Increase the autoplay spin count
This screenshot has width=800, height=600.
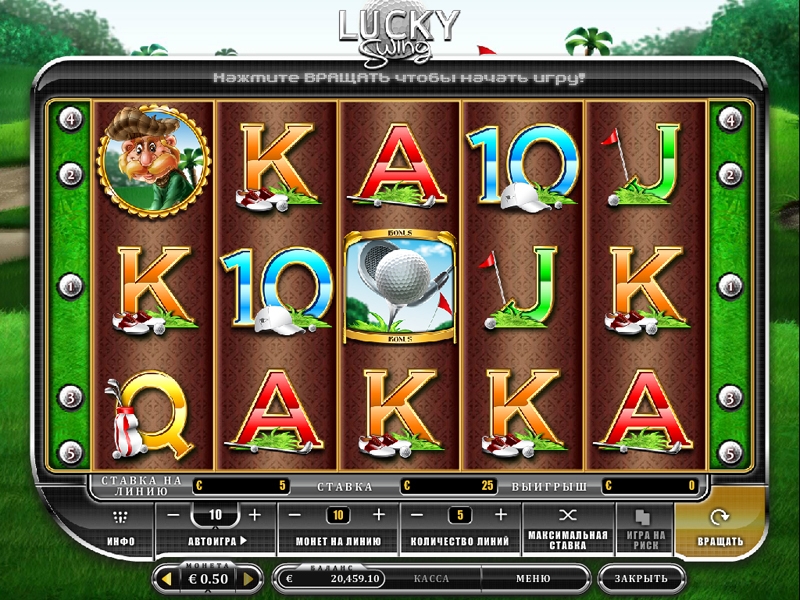pyautogui.click(x=254, y=515)
